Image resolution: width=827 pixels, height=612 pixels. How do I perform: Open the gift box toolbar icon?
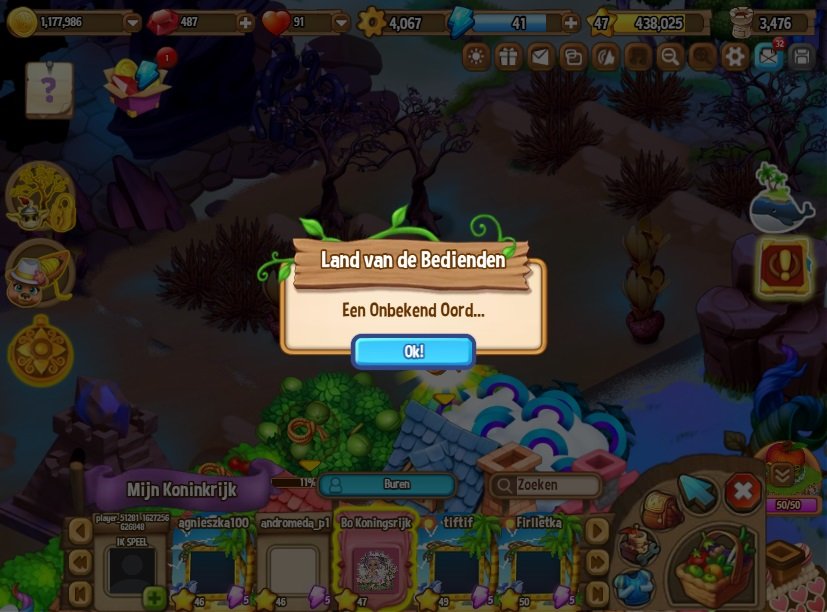click(508, 56)
